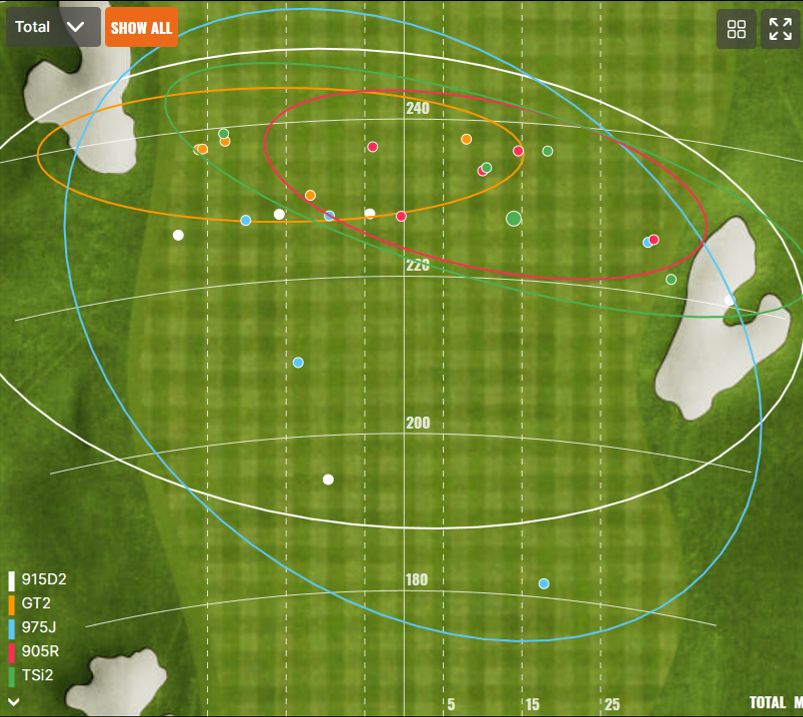
Task: Toggle the 975J legend entry
Action: point(37,627)
